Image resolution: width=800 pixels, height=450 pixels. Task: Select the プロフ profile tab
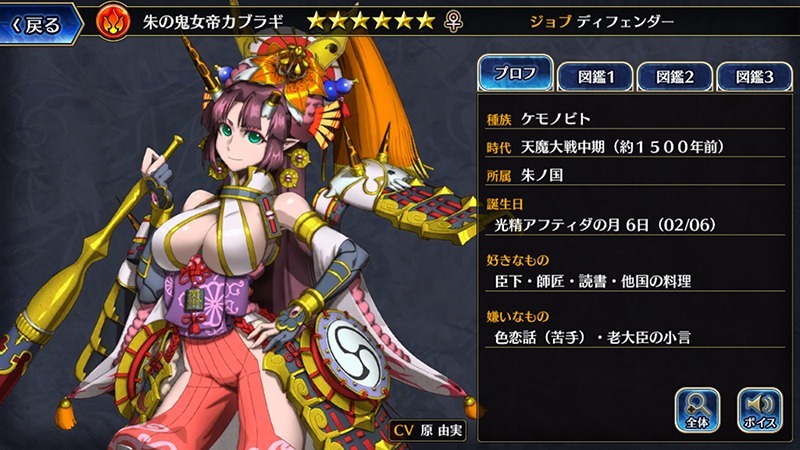[x=515, y=73]
